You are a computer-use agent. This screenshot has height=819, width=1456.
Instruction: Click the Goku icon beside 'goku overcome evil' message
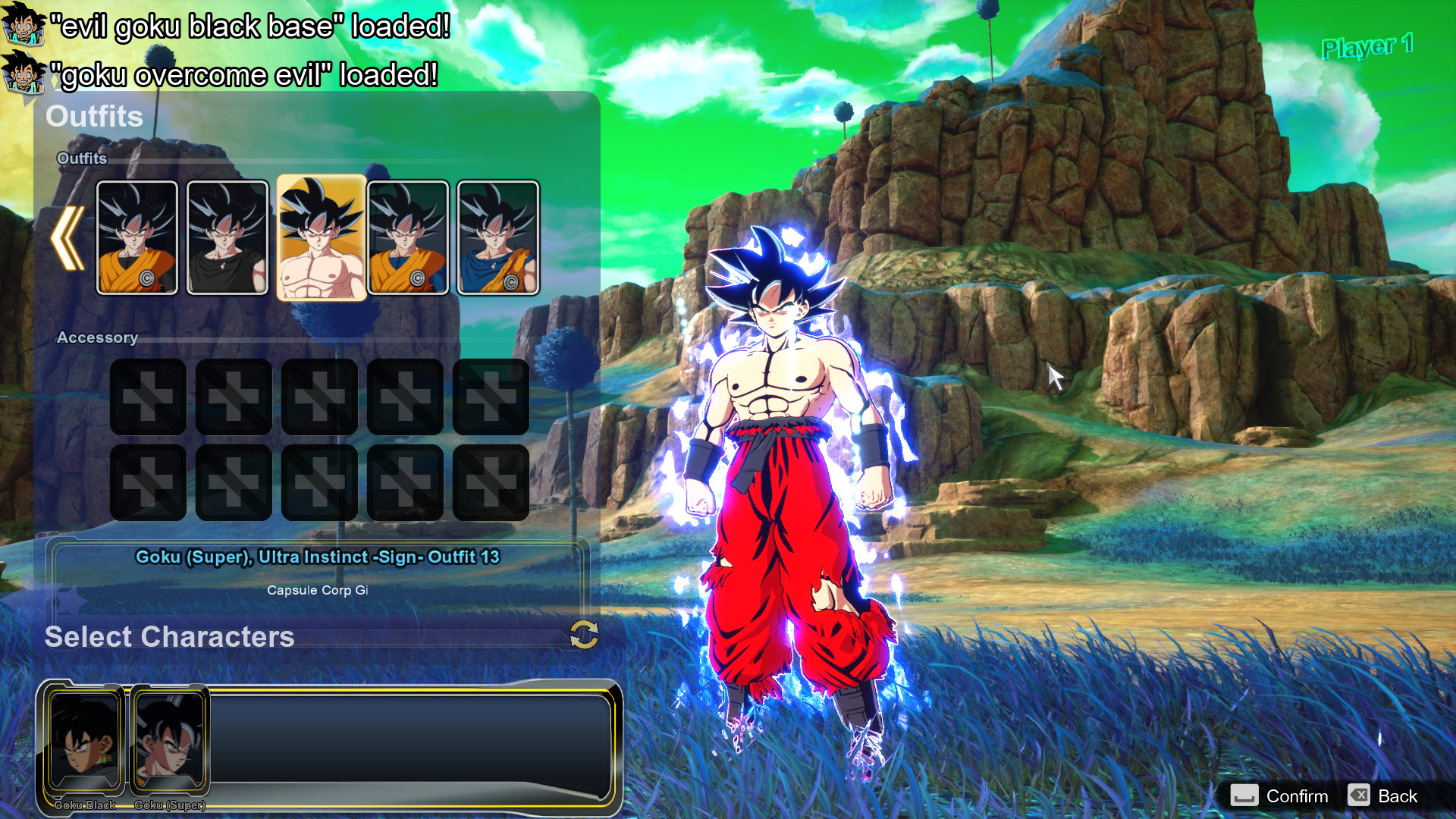coord(23,72)
